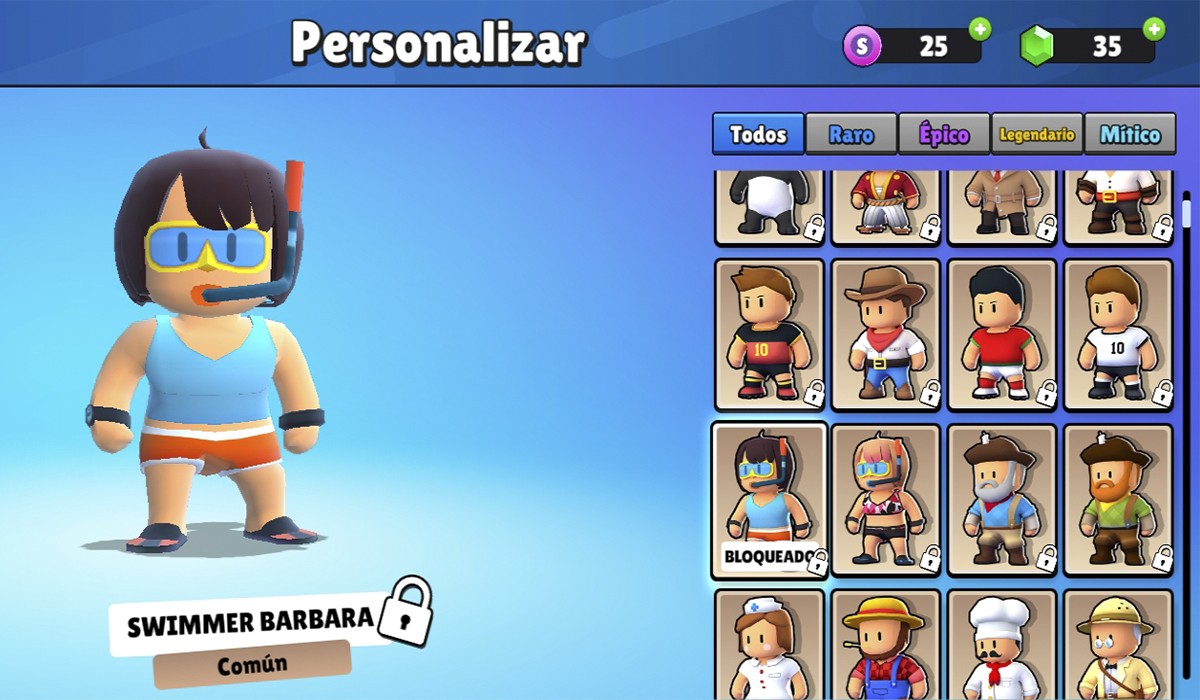Select the white number 10 footballer skin
This screenshot has height=700, width=1200.
point(1118,335)
